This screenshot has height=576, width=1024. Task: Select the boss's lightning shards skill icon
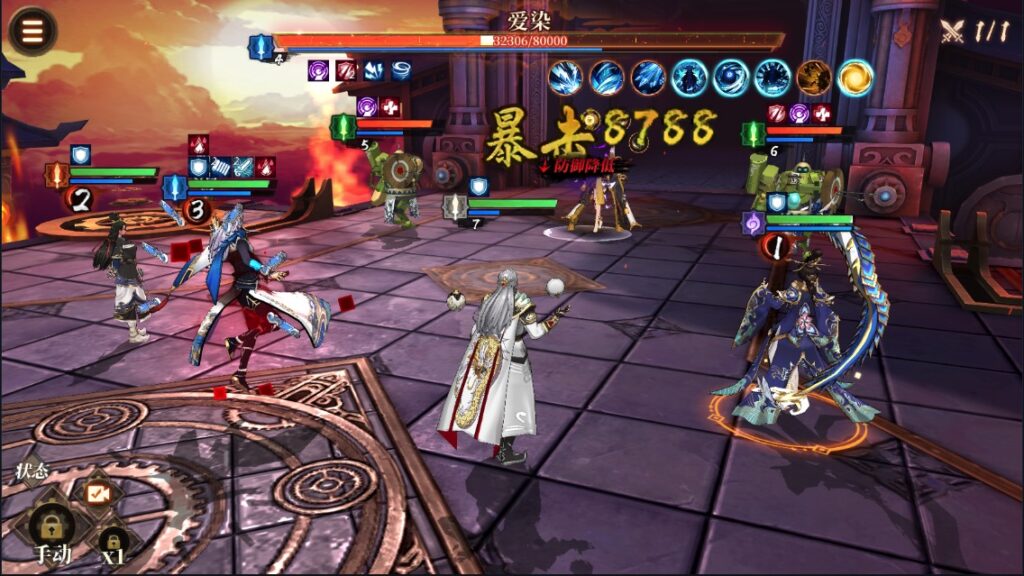tap(566, 78)
